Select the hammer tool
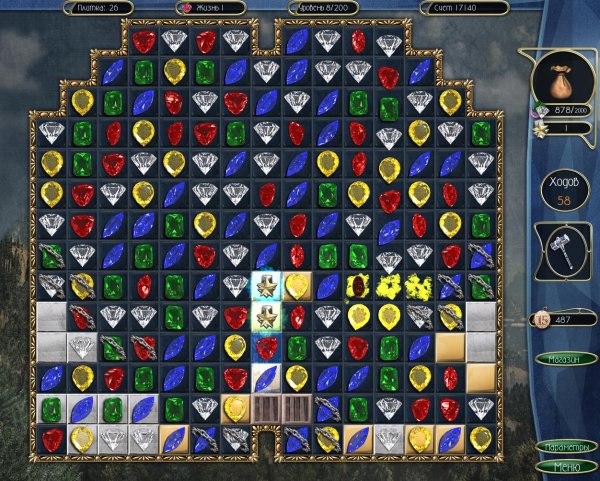This screenshot has width=600, height=481. pos(565,254)
